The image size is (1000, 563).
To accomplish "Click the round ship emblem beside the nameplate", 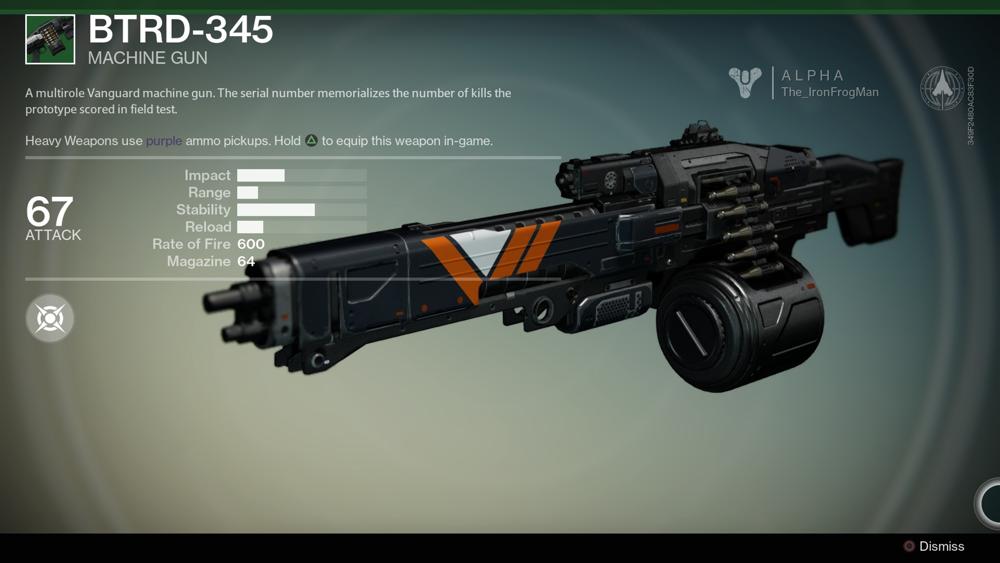I will click(x=941, y=88).
